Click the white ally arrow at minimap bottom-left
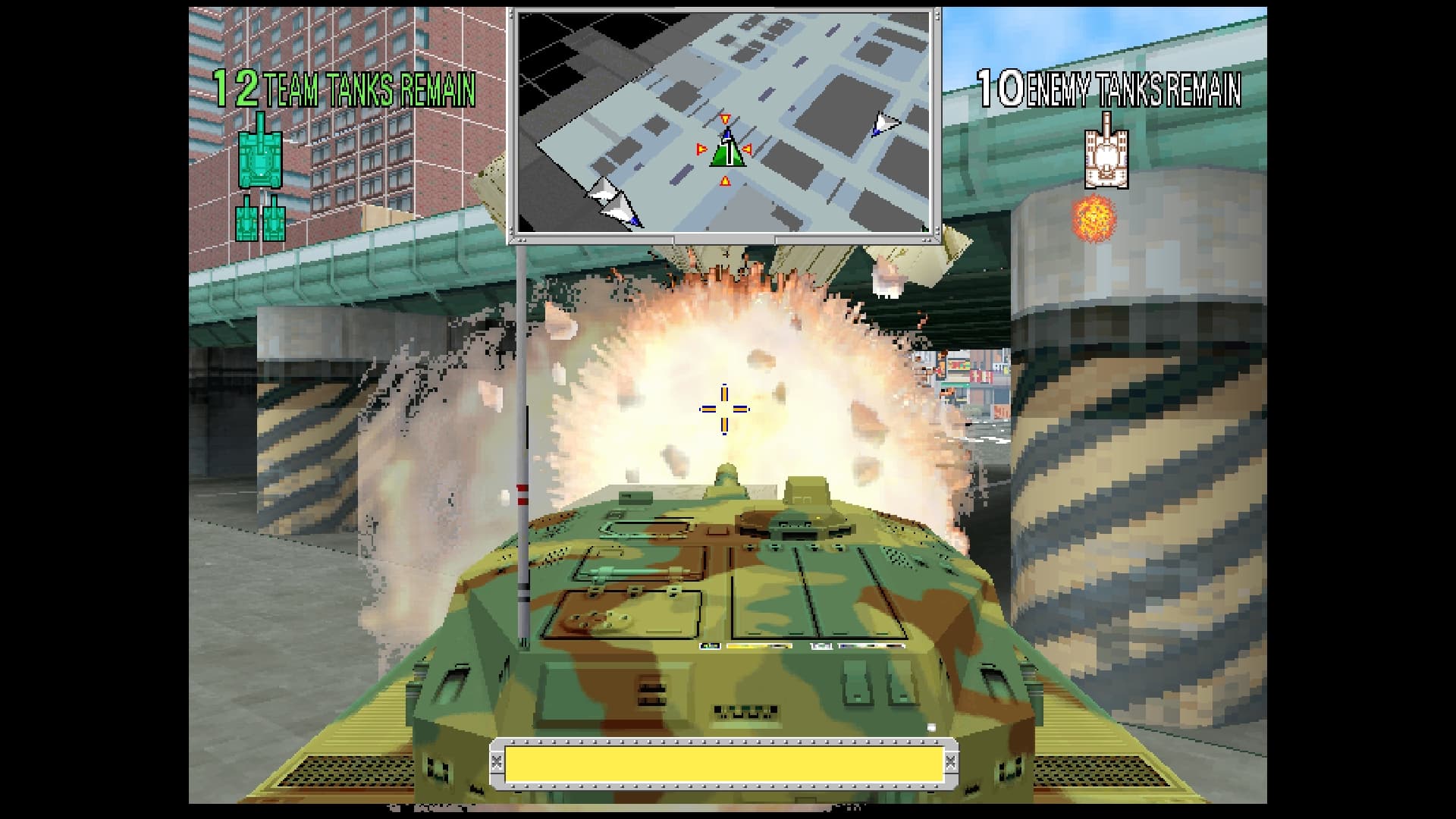 [x=614, y=209]
